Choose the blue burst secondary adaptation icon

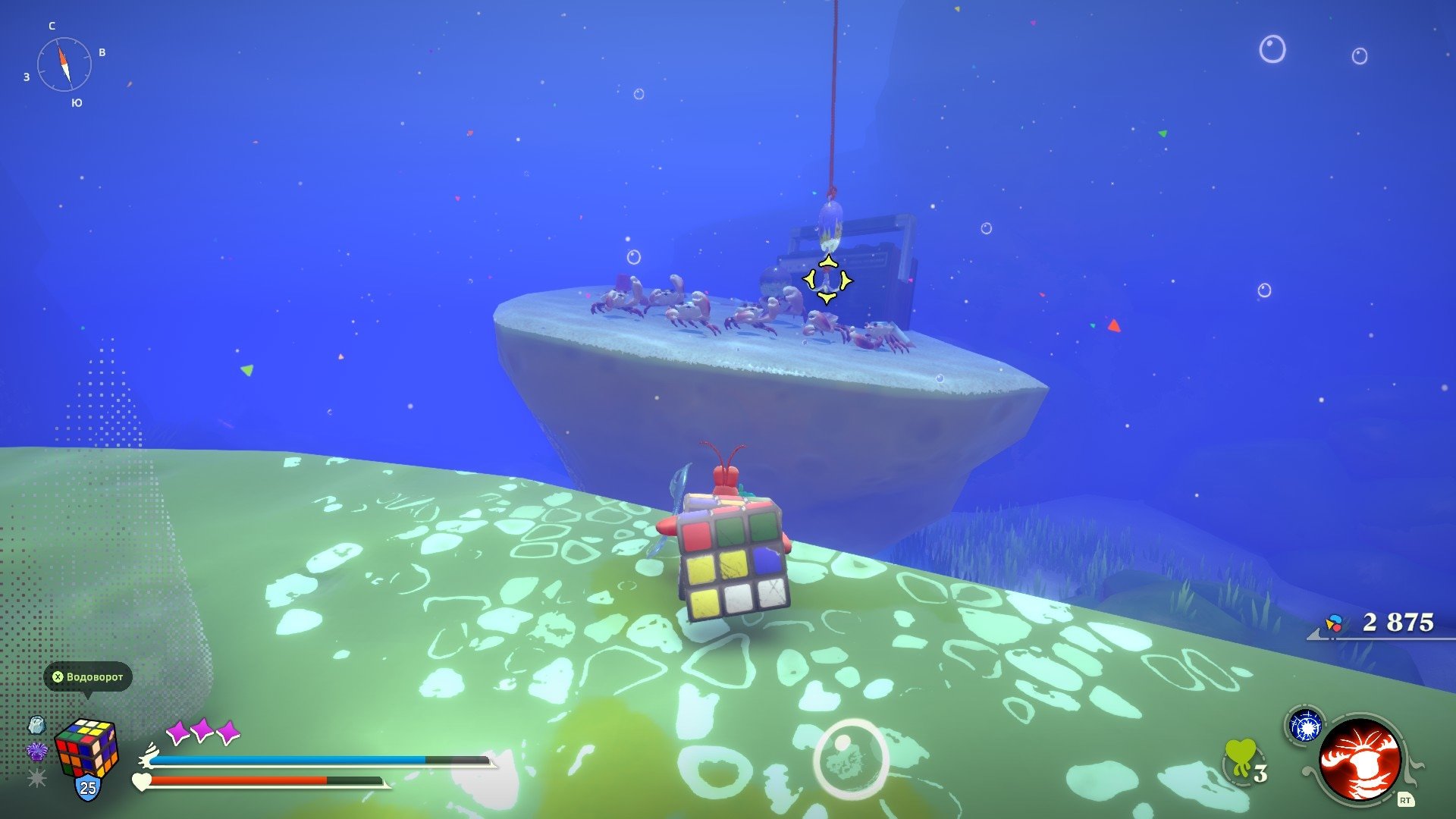tap(1305, 727)
